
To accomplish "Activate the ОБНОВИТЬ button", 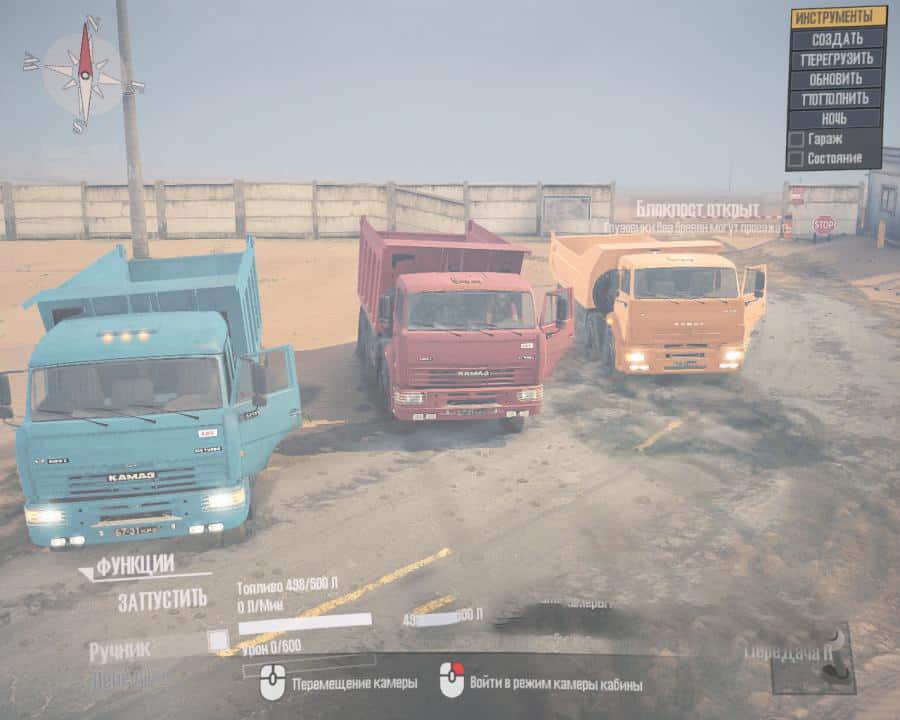I will pyautogui.click(x=838, y=78).
